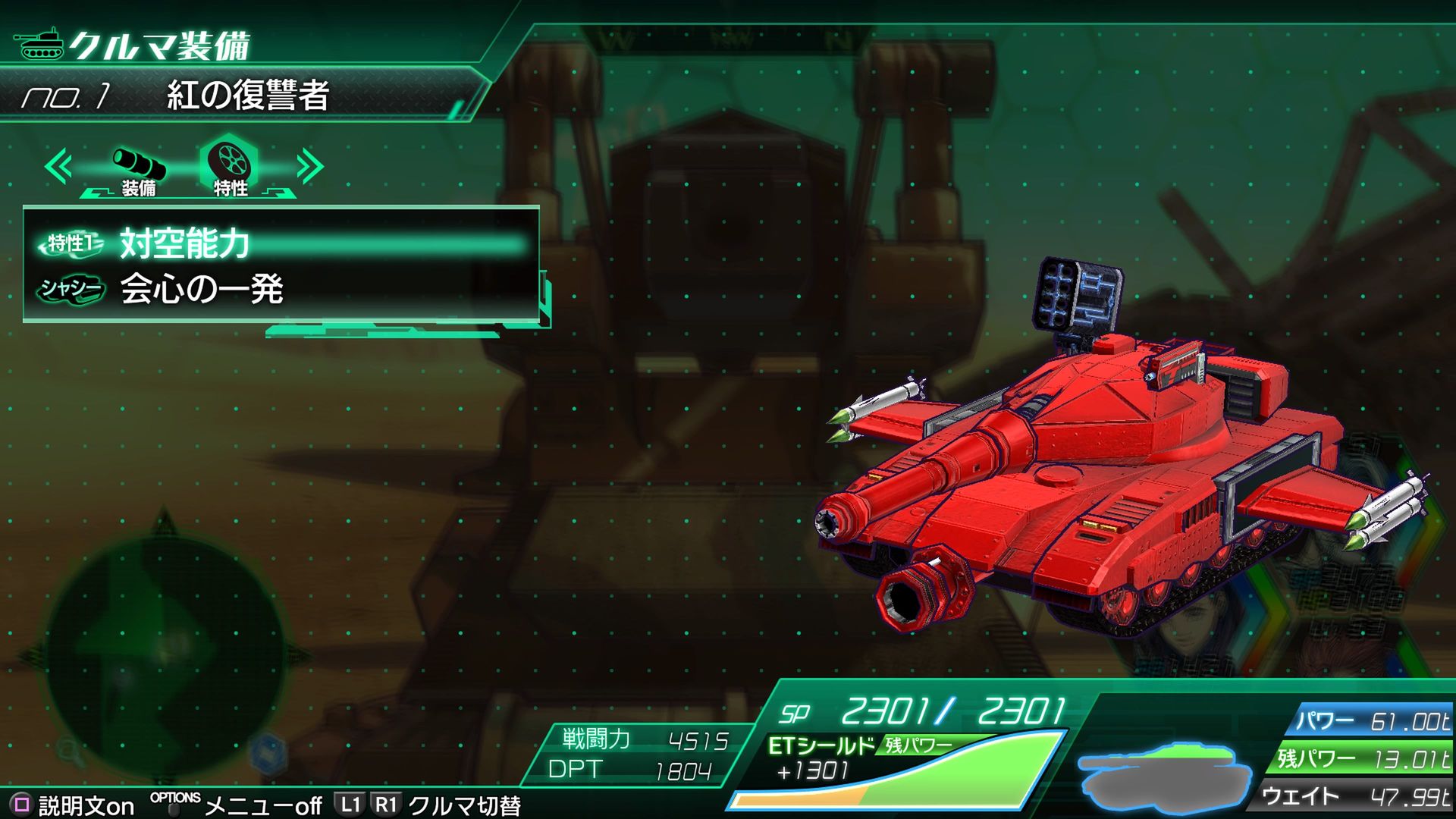1456x819 pixels.
Task: Select the 対空能力 trait row
Action: pyautogui.click(x=281, y=243)
